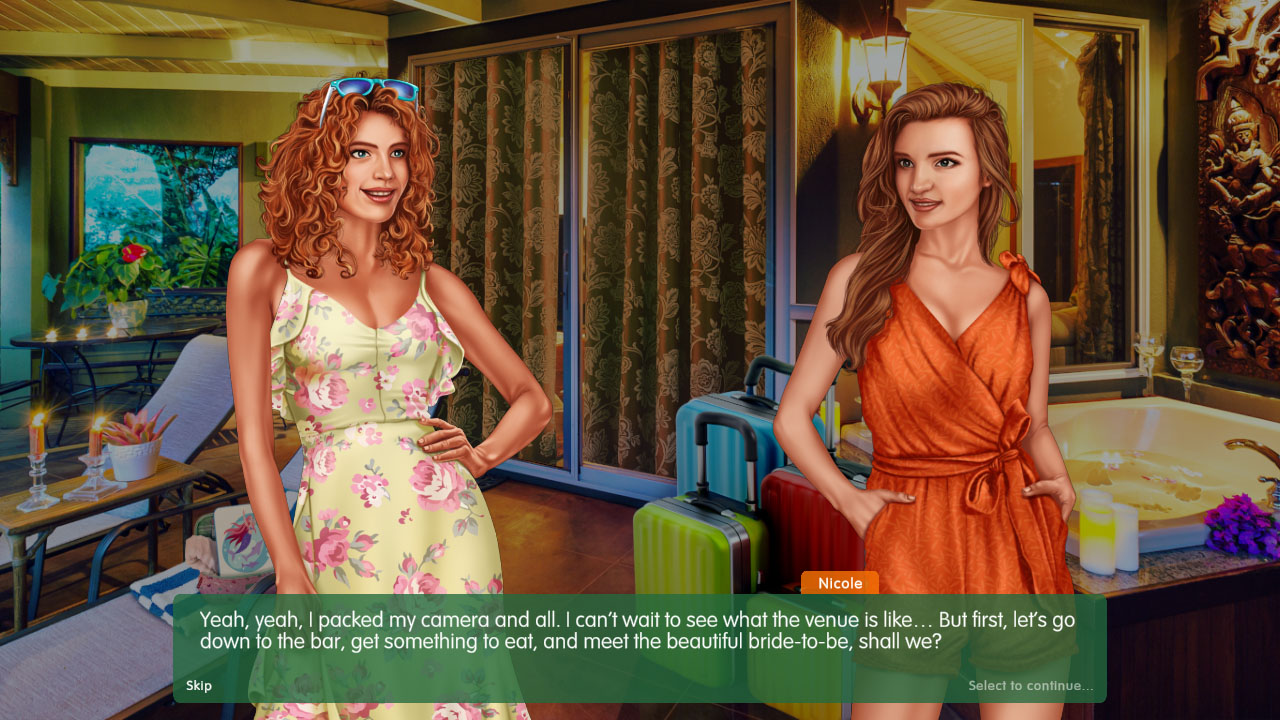
Task: Click the Skip button
Action: click(x=198, y=686)
